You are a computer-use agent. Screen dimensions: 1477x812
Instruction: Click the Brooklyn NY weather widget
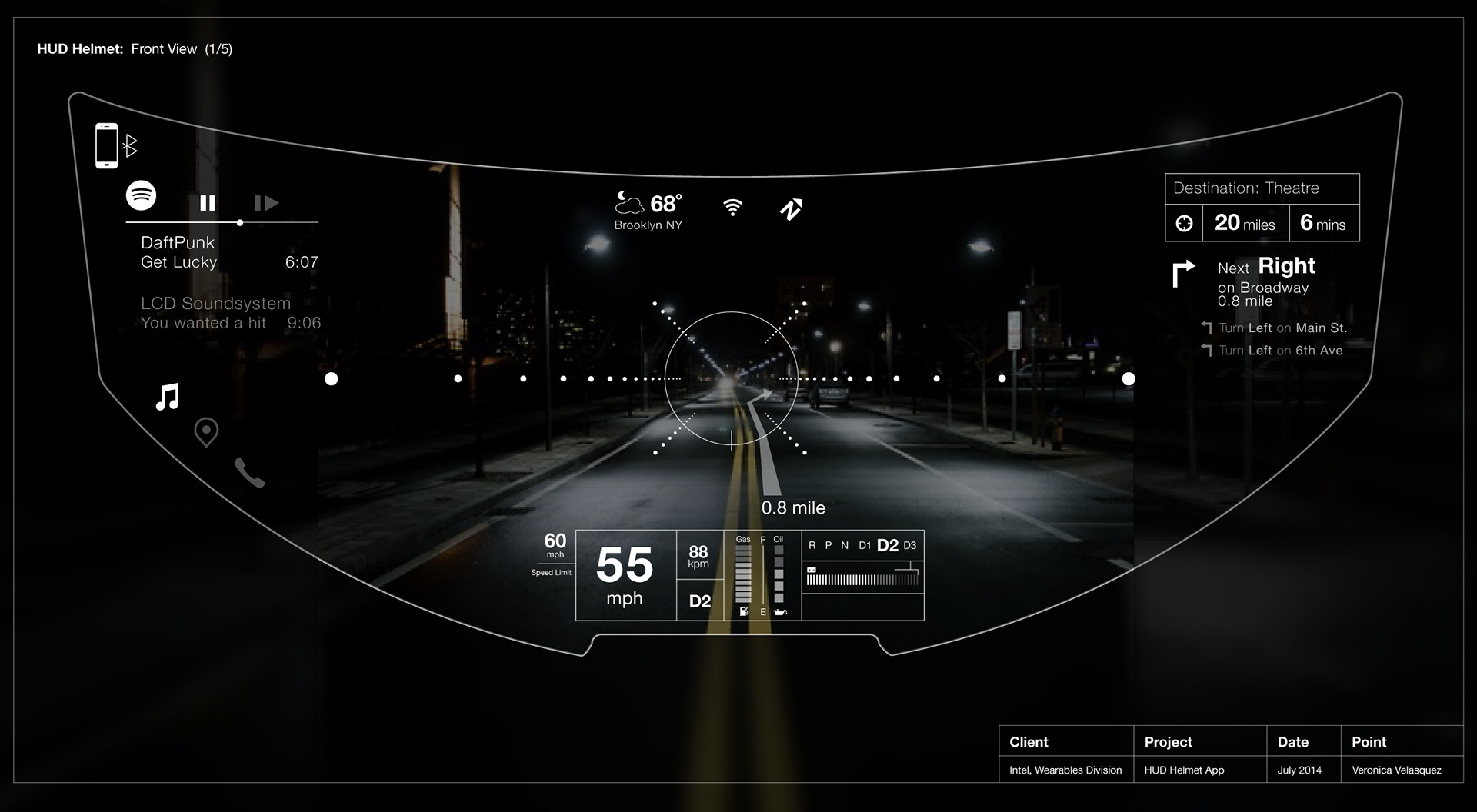[x=648, y=211]
